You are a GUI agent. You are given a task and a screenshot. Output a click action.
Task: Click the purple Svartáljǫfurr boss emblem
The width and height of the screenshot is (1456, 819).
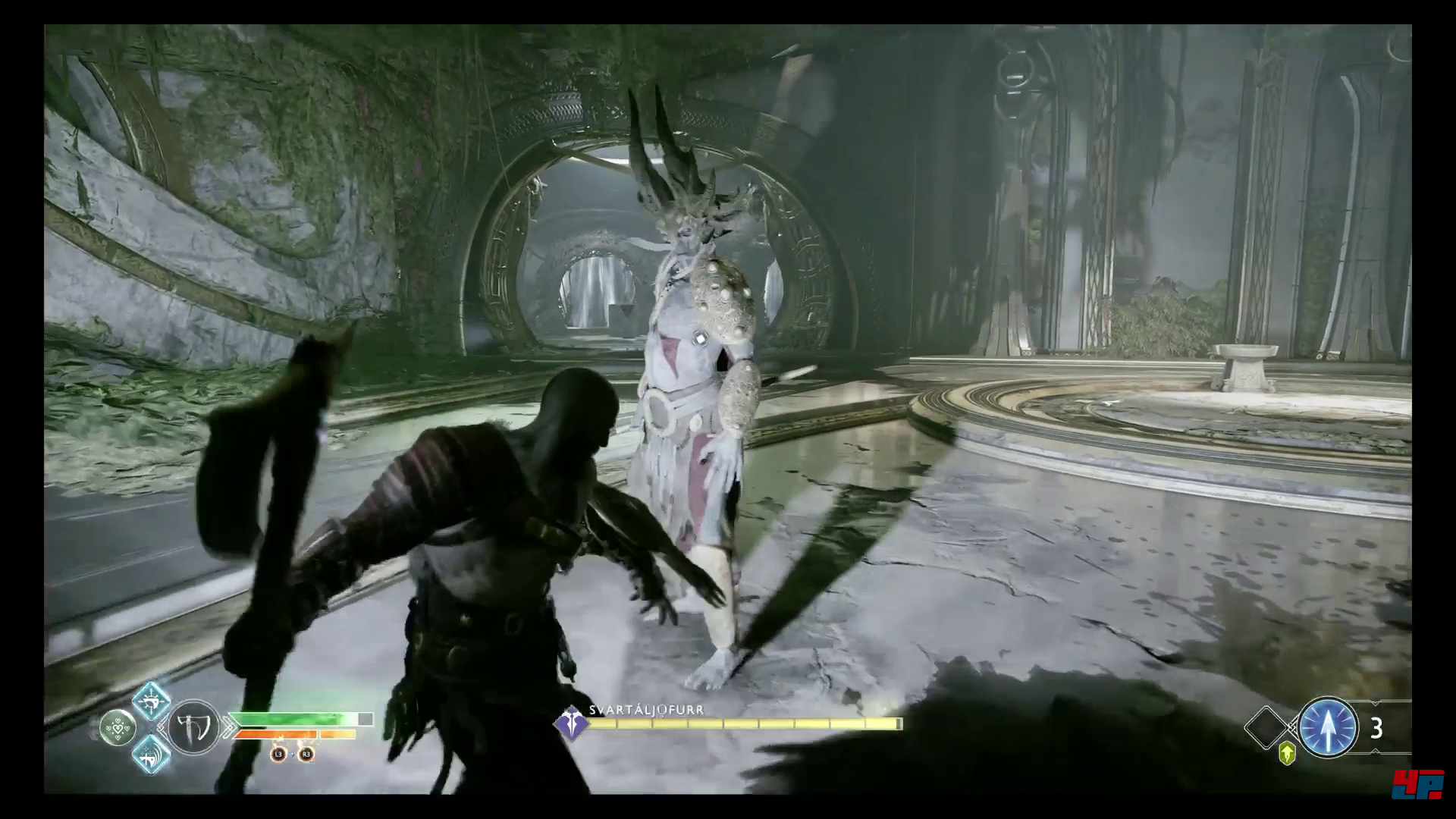pos(570,724)
